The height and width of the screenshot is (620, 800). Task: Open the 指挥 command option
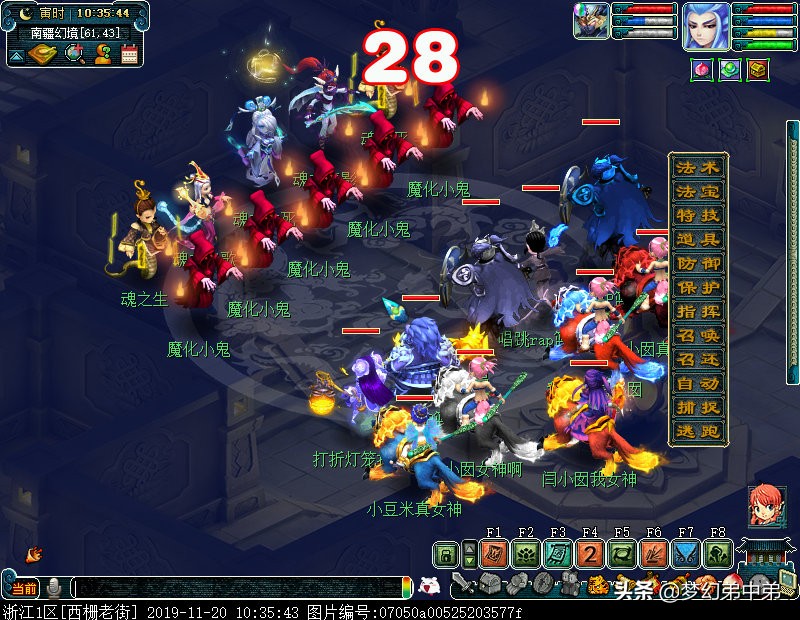point(697,312)
